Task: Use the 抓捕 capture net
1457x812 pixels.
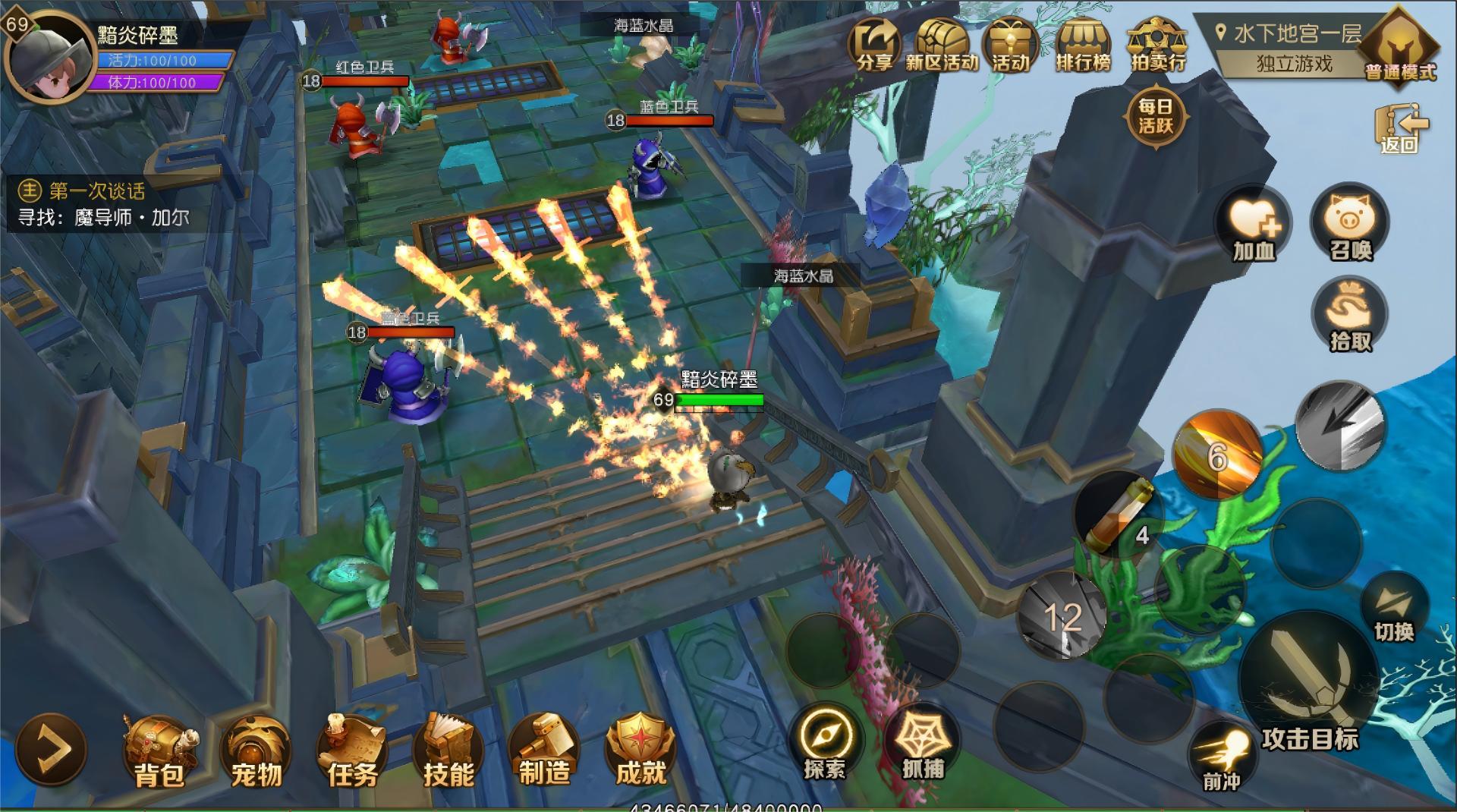Action: pyautogui.click(x=922, y=743)
